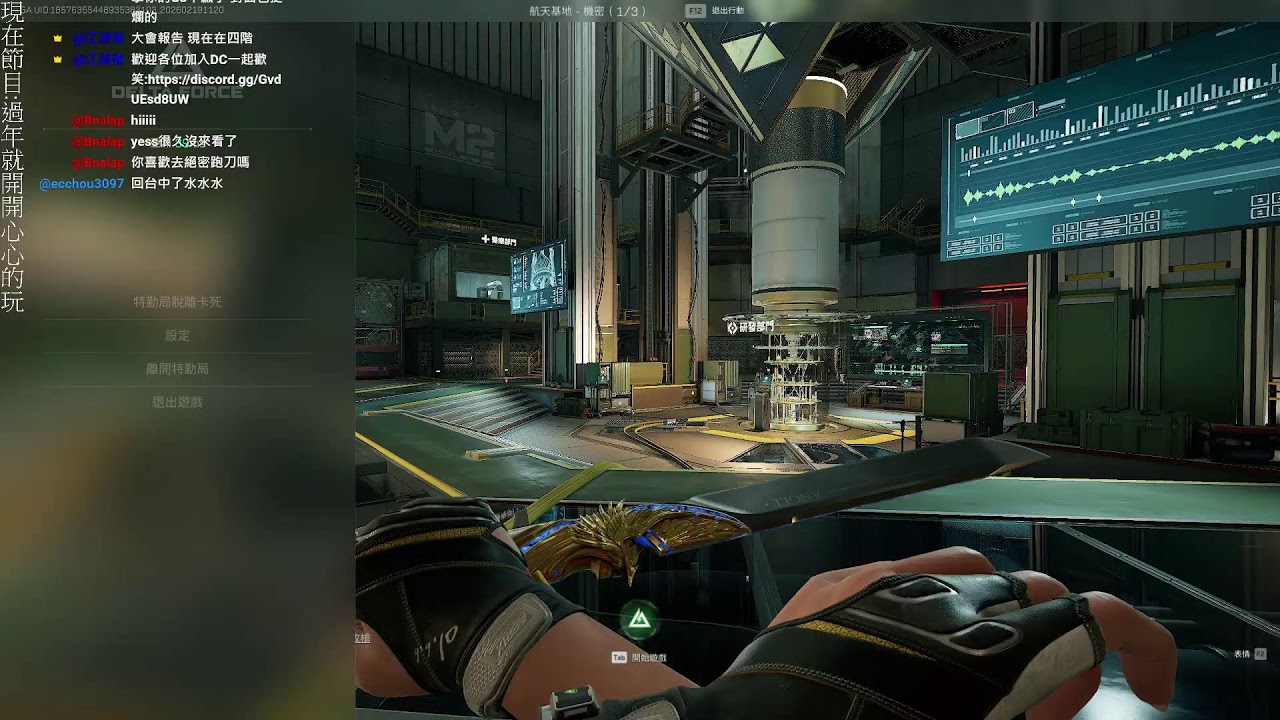Choose 離開特勤局 to leave
The image size is (1280, 720).
pos(177,369)
